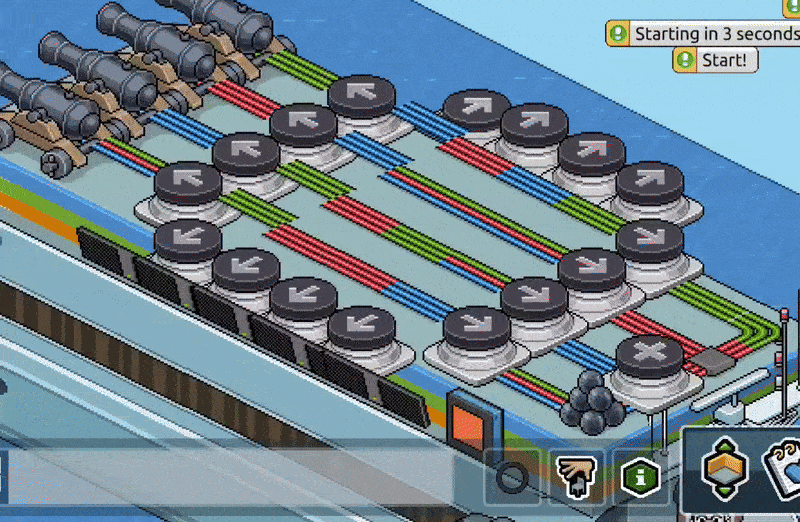
Task: Click the circle outline button
Action: [x=512, y=476]
